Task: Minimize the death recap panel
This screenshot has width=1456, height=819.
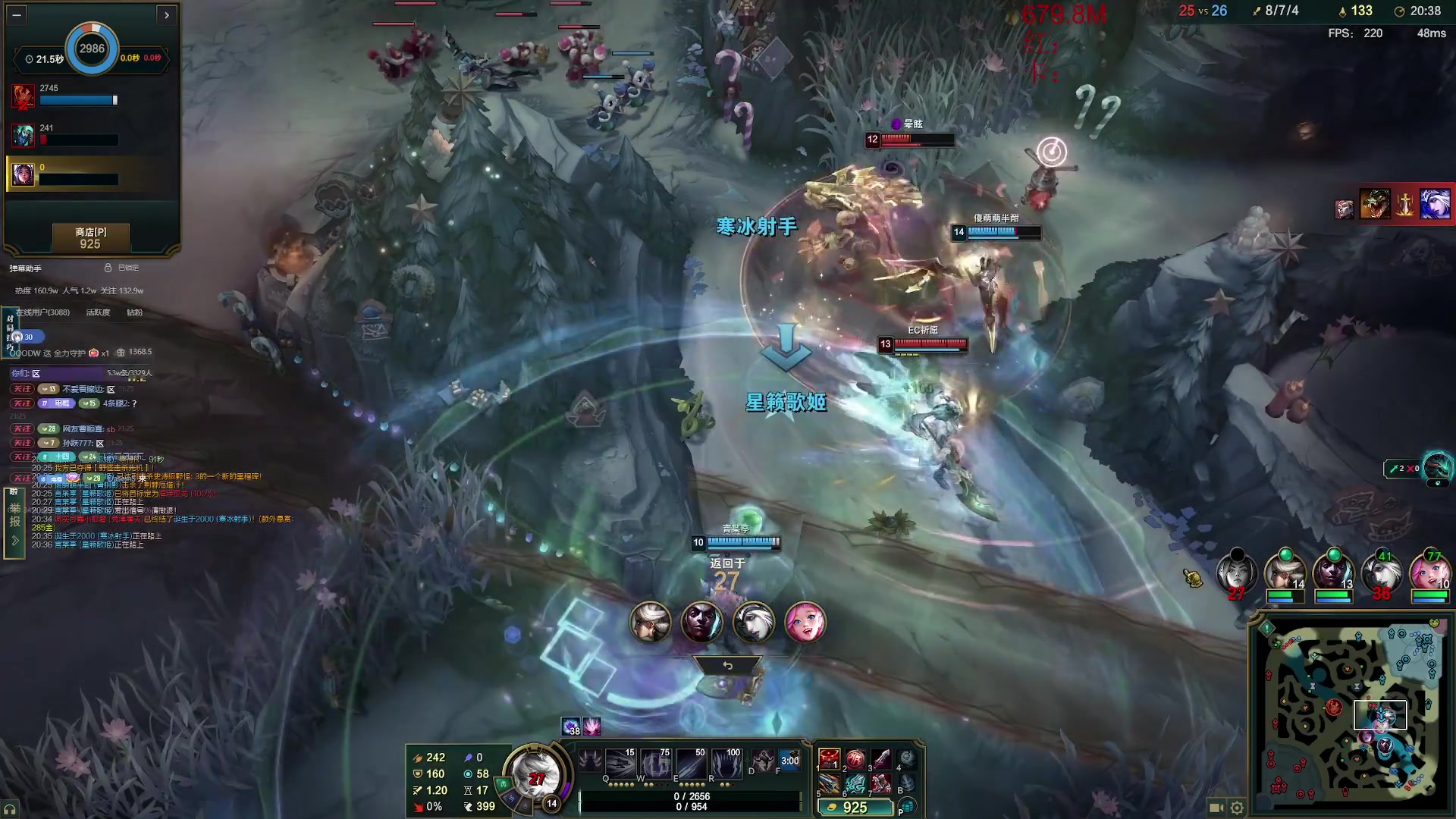Action: [17, 14]
